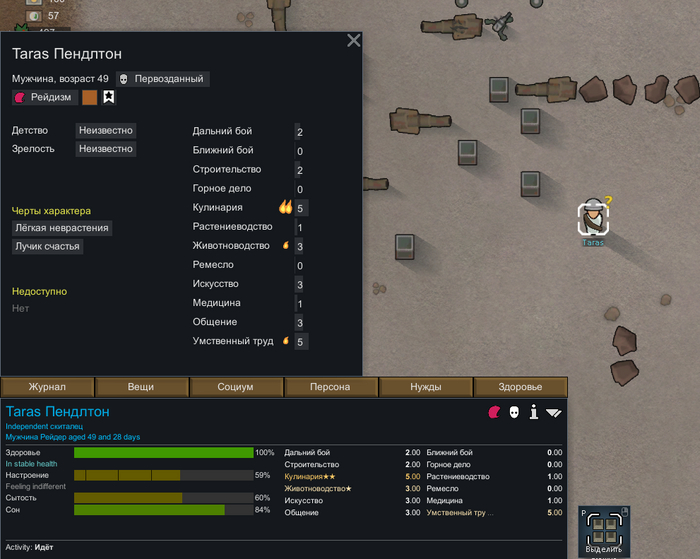Activate the Выделить command button
The height and width of the screenshot is (559, 700).
pos(604,532)
